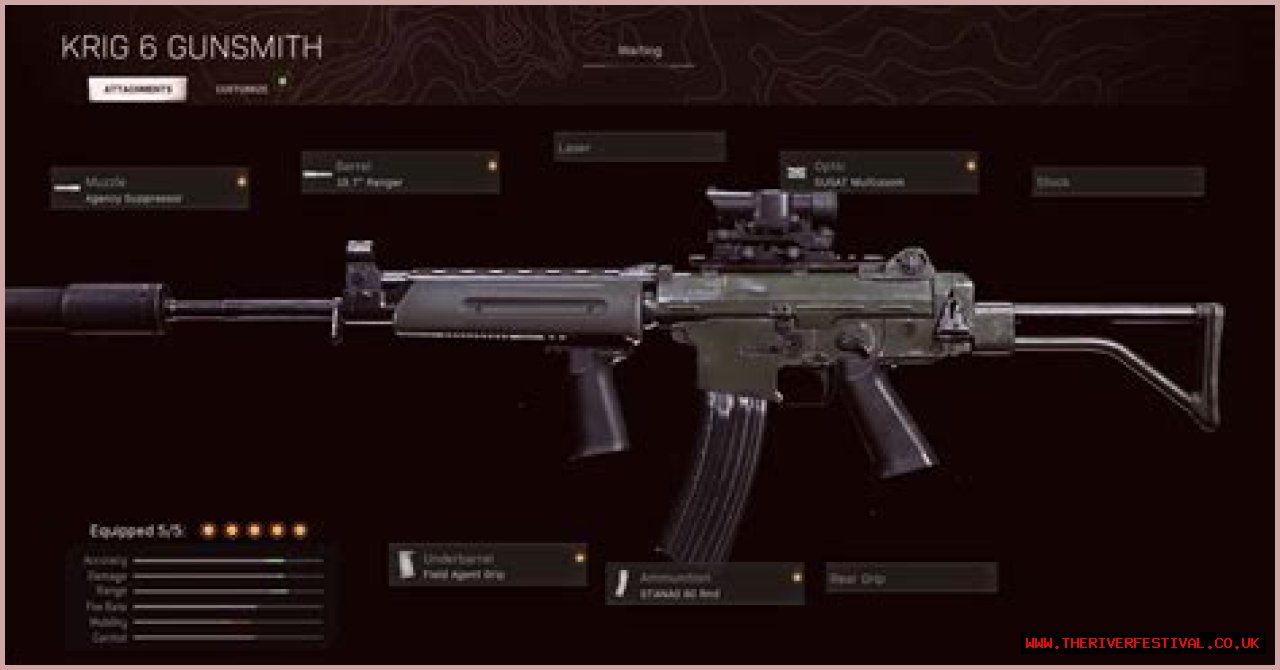The height and width of the screenshot is (670, 1280).
Task: Change the Optic attachment
Action: (878, 173)
